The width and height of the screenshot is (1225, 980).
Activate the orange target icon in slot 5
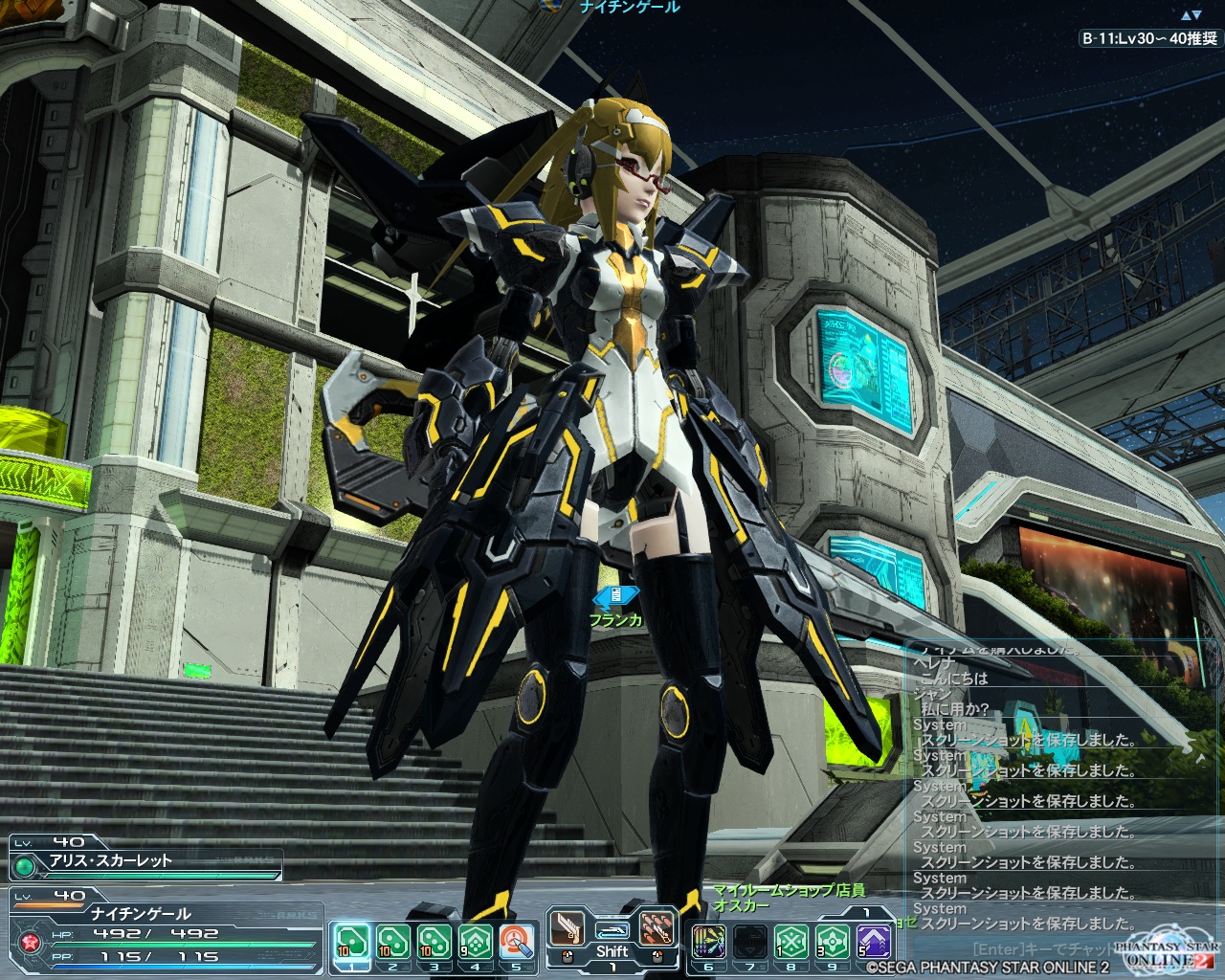[518, 942]
